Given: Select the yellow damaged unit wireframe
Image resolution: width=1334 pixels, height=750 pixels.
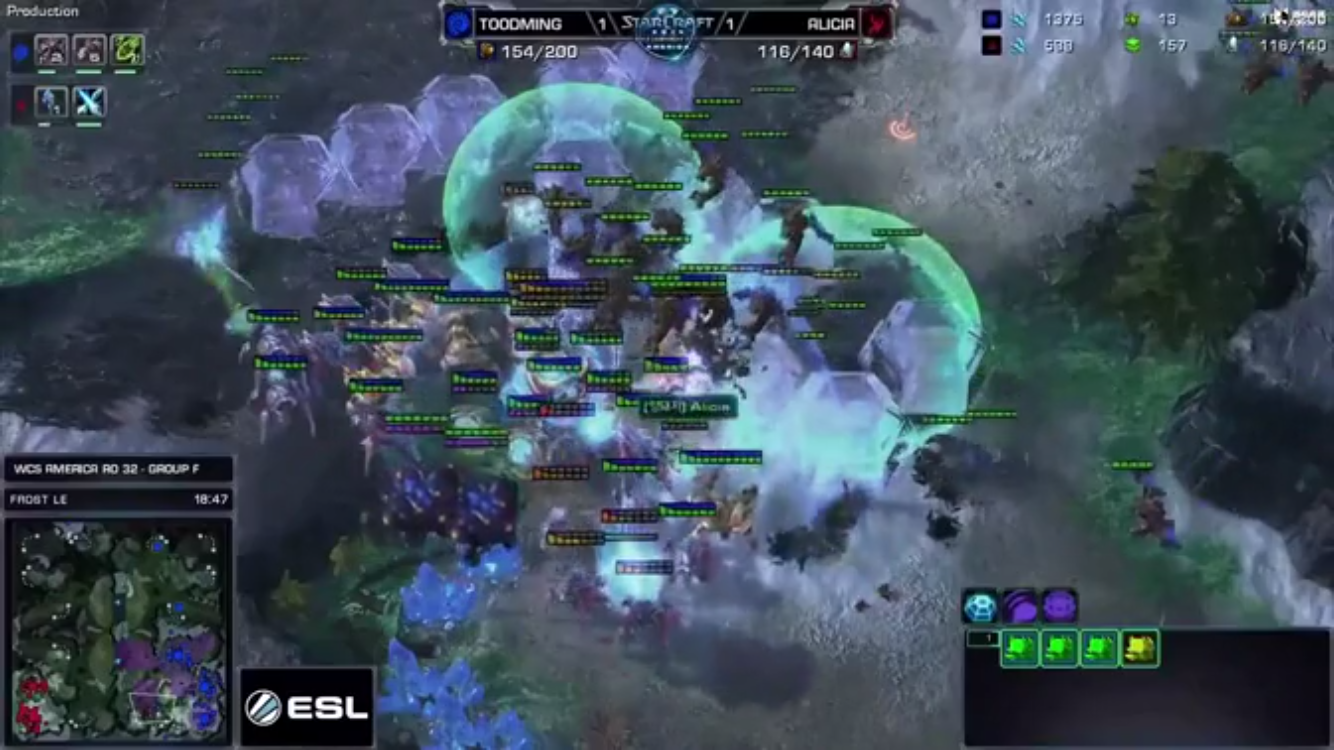Looking at the screenshot, I should pyautogui.click(x=1139, y=649).
